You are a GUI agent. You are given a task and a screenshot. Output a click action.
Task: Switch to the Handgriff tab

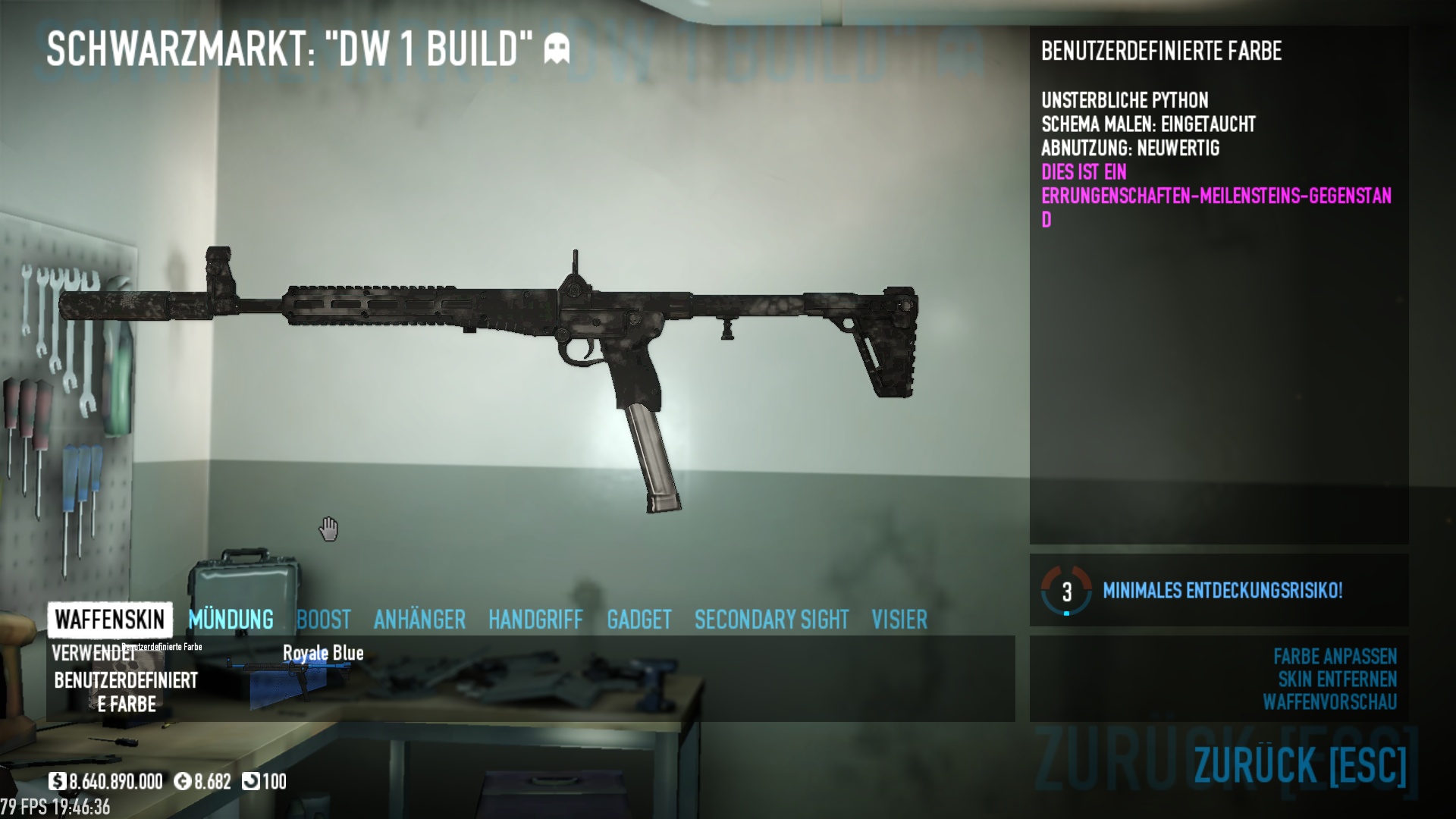click(535, 620)
